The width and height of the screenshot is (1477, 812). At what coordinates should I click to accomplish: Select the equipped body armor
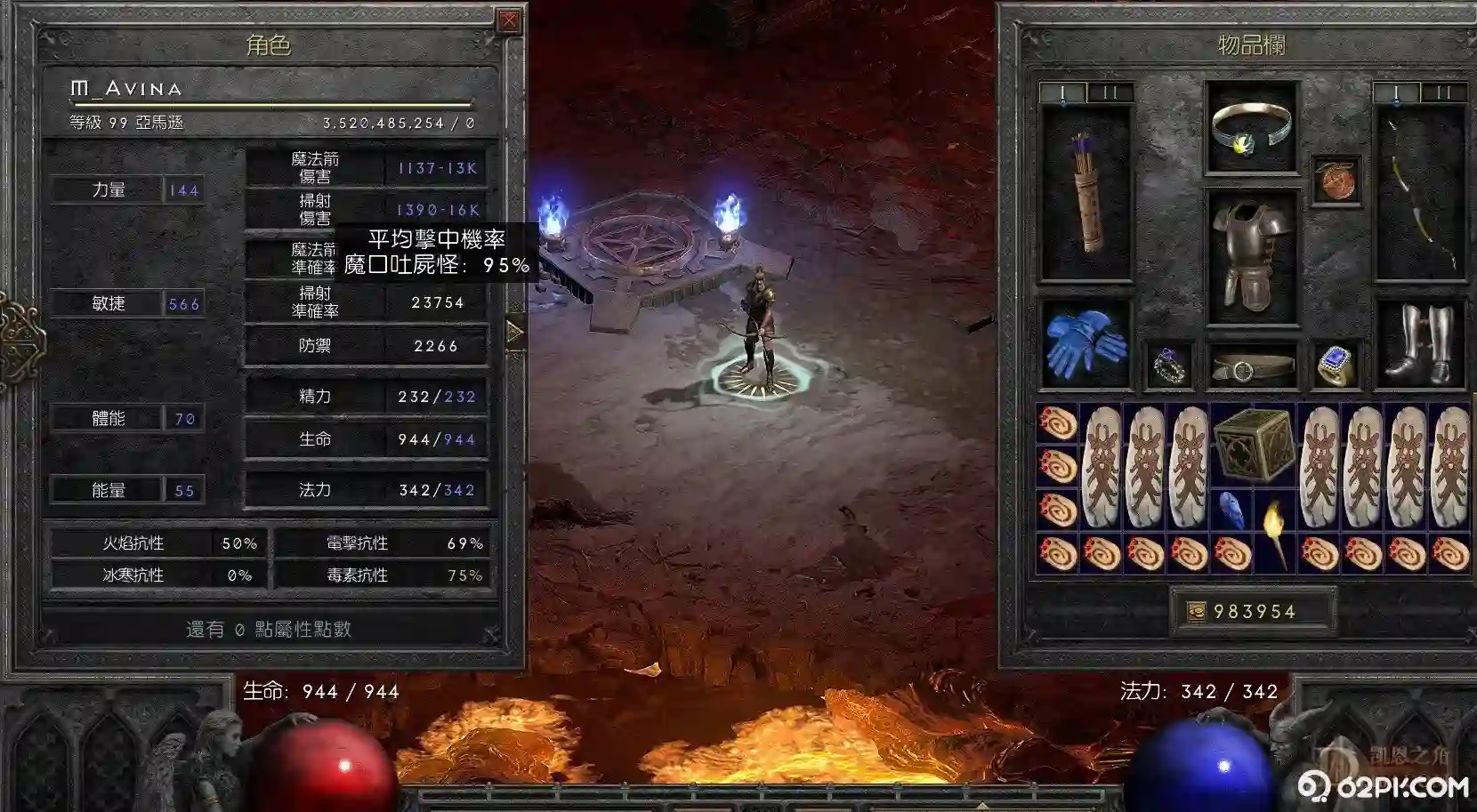[x=1251, y=254]
